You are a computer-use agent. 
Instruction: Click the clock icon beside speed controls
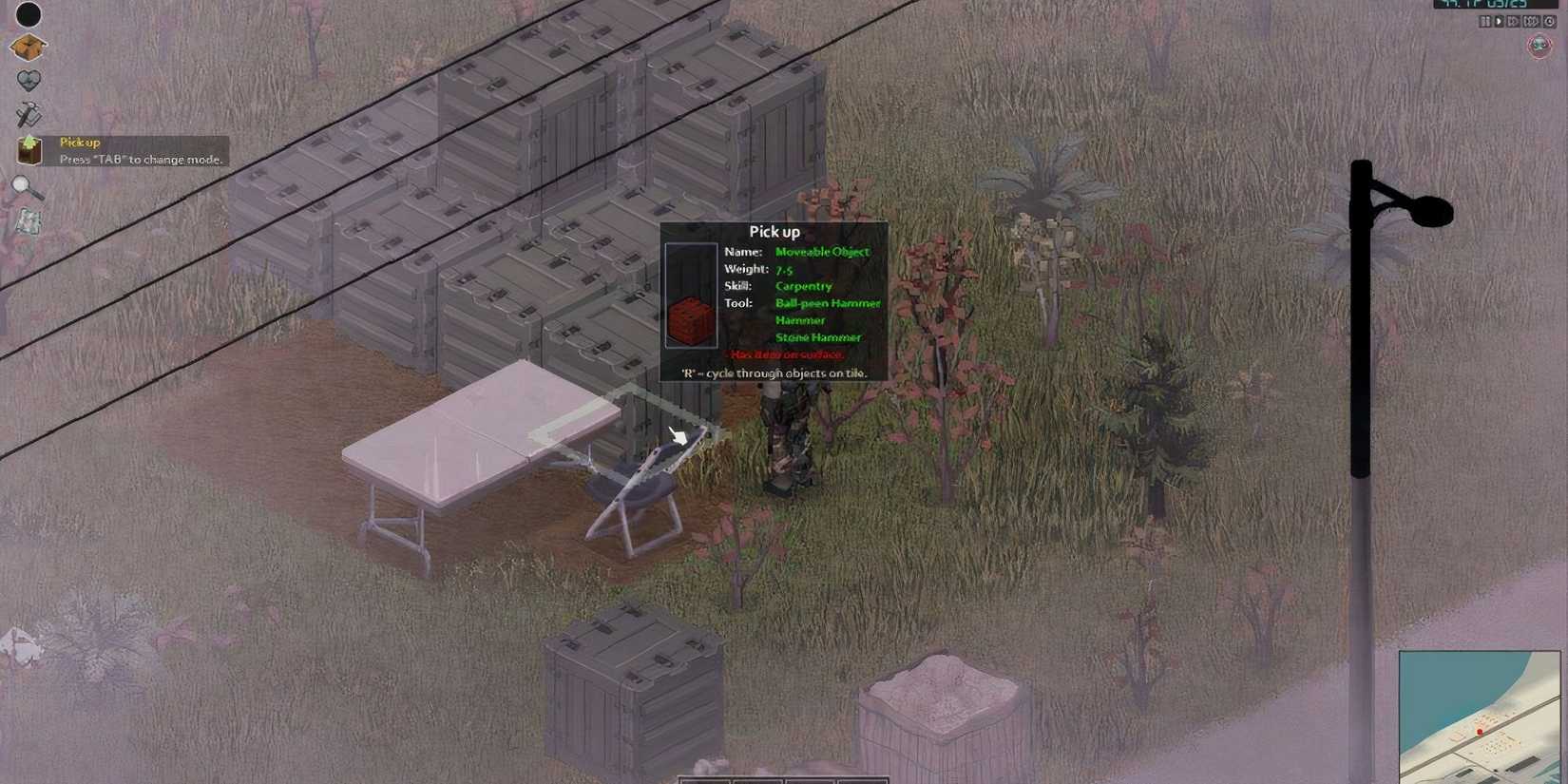point(1550,21)
